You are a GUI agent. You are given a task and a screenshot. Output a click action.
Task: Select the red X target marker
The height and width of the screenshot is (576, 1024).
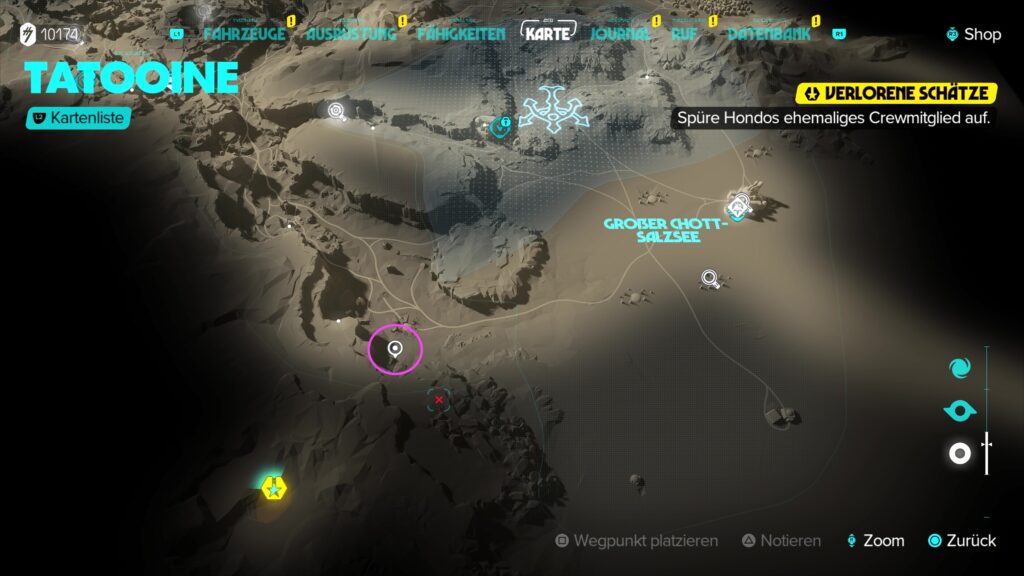coord(438,400)
